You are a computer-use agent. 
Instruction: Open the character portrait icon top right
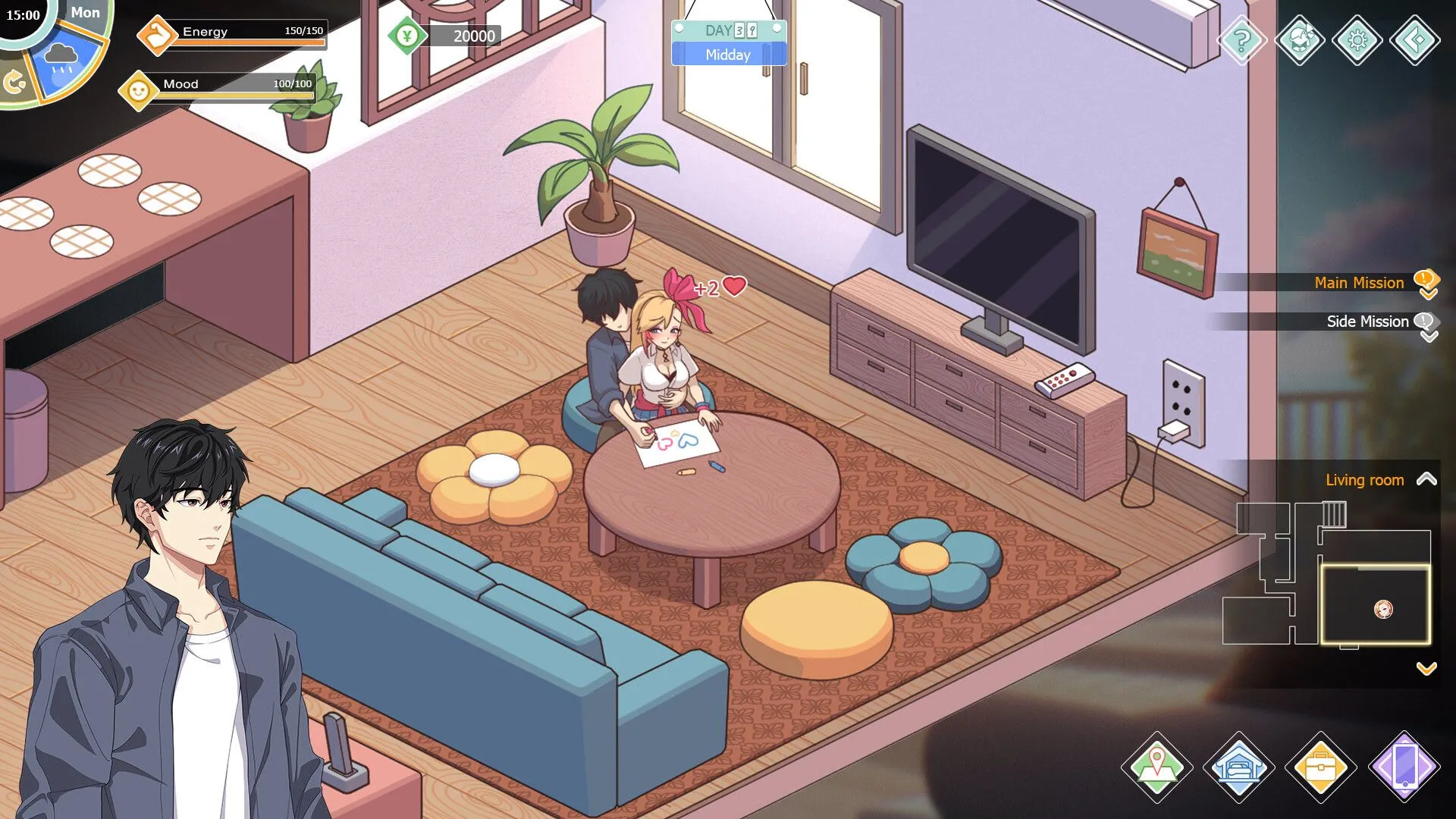pyautogui.click(x=1300, y=42)
